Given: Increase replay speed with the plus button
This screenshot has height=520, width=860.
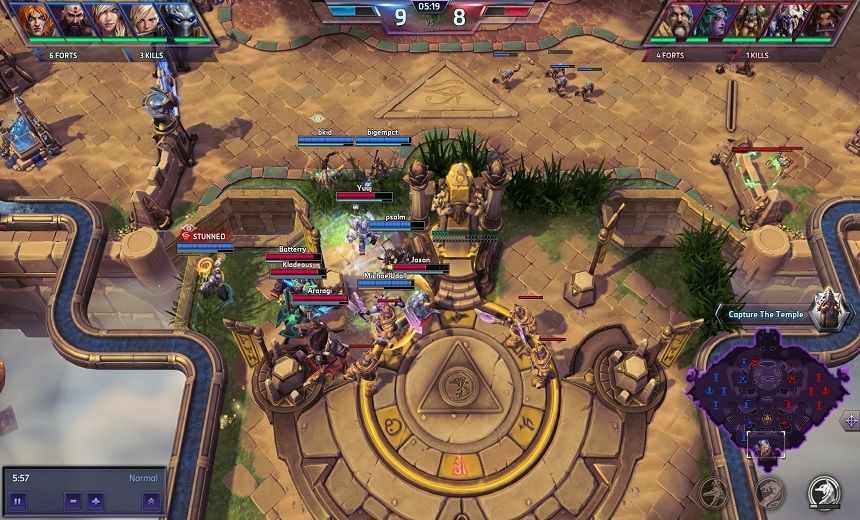Looking at the screenshot, I should 96,500.
